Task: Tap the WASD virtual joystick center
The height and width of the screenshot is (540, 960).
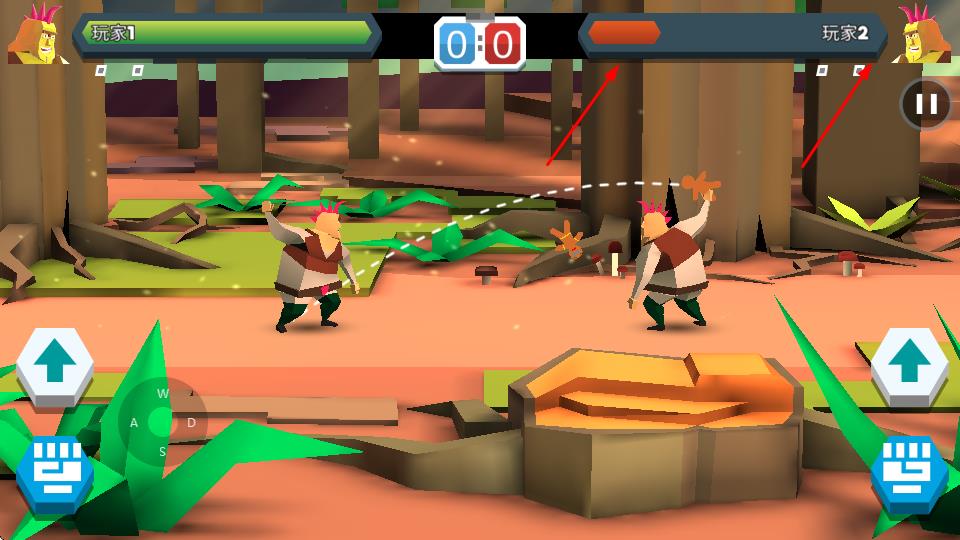Action: point(161,423)
